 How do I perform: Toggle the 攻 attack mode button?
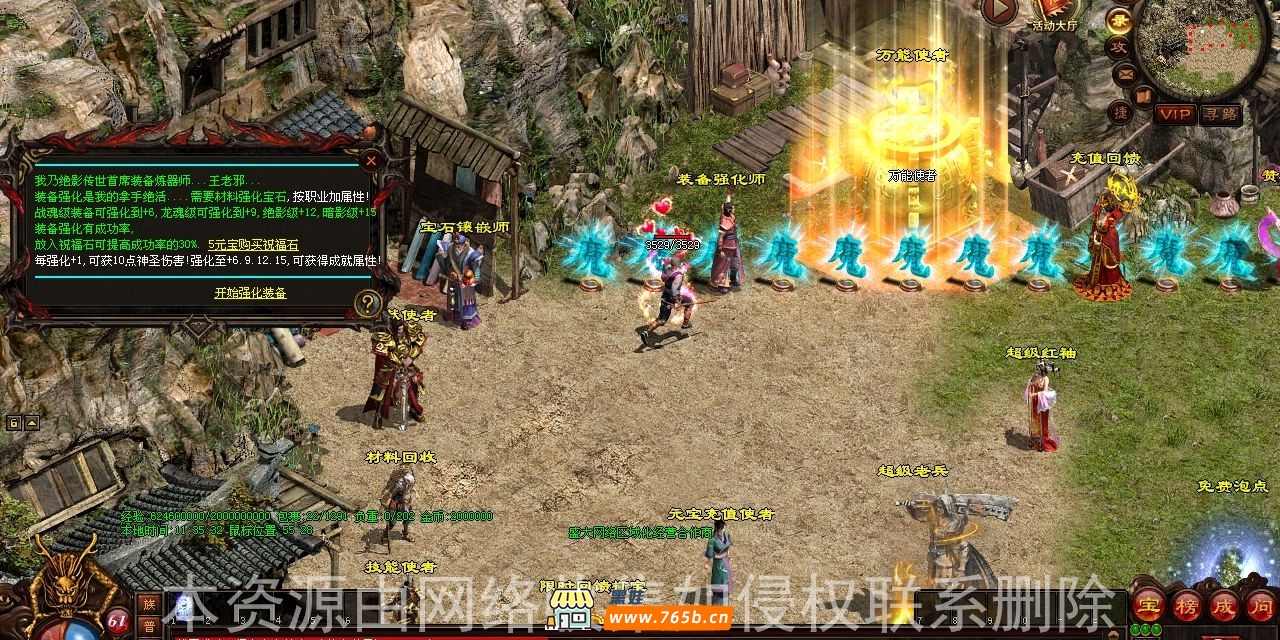(1118, 47)
